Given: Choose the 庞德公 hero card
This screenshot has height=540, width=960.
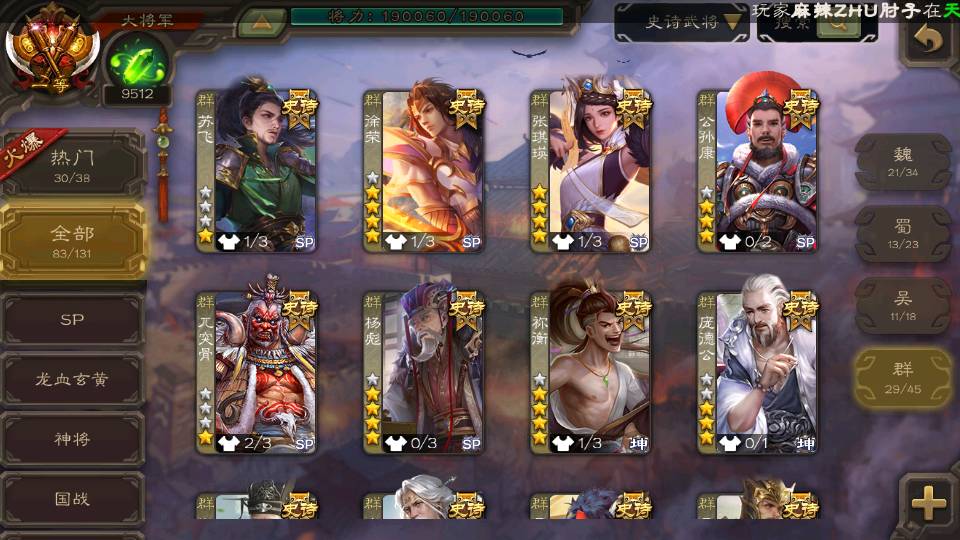Looking at the screenshot, I should 758,372.
